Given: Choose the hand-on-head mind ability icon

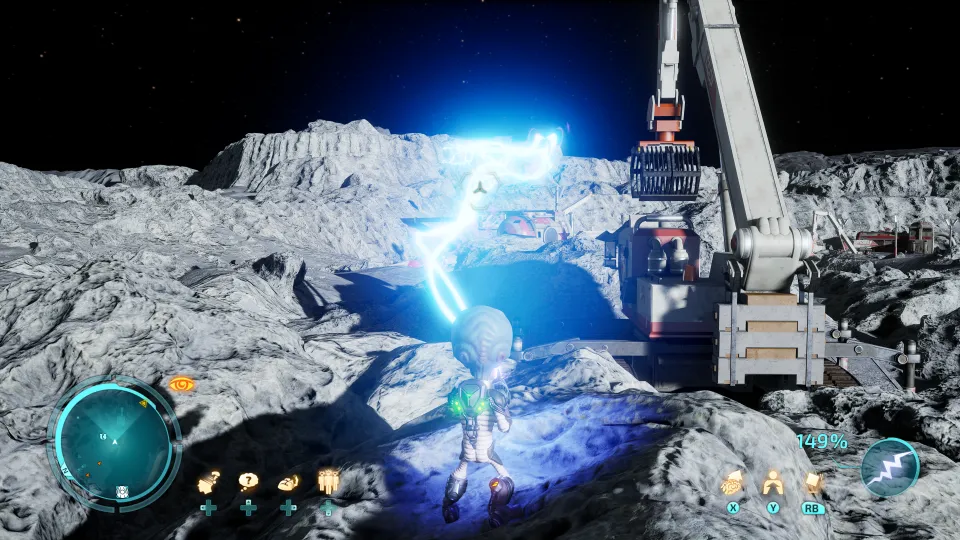Looking at the screenshot, I should (x=288, y=482).
